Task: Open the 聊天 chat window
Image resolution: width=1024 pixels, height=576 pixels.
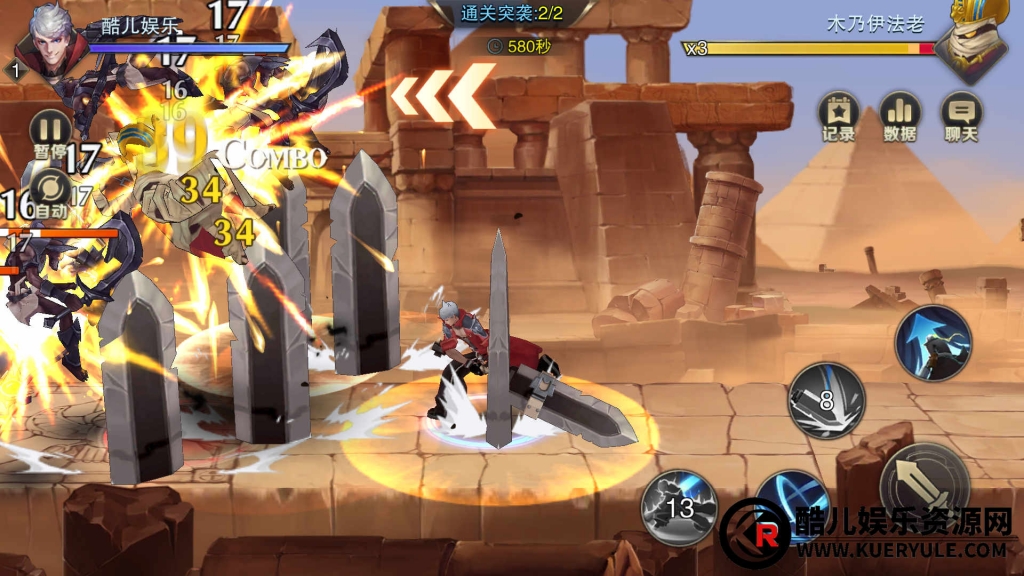Action: tap(961, 115)
